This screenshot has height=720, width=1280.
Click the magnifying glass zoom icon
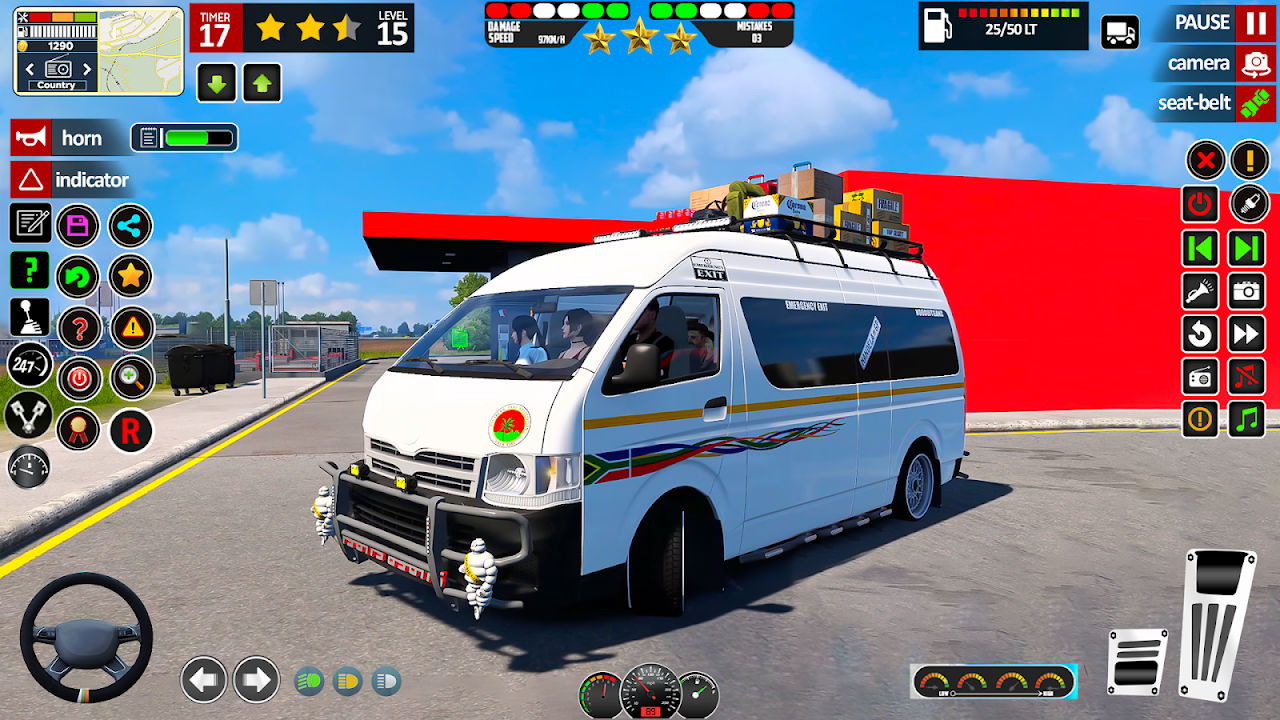point(131,377)
